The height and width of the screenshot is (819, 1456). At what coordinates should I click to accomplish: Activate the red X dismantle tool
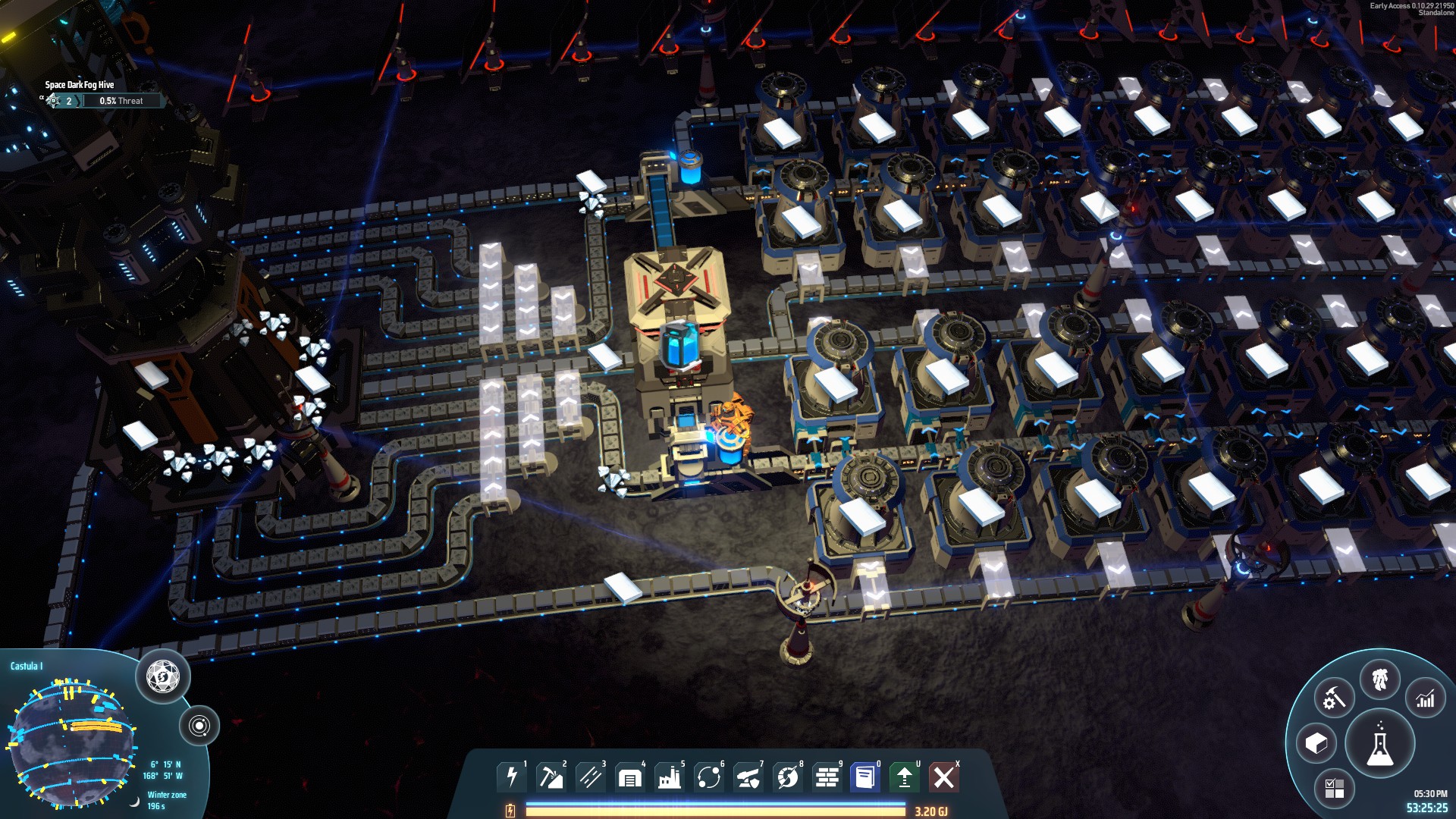pyautogui.click(x=944, y=777)
